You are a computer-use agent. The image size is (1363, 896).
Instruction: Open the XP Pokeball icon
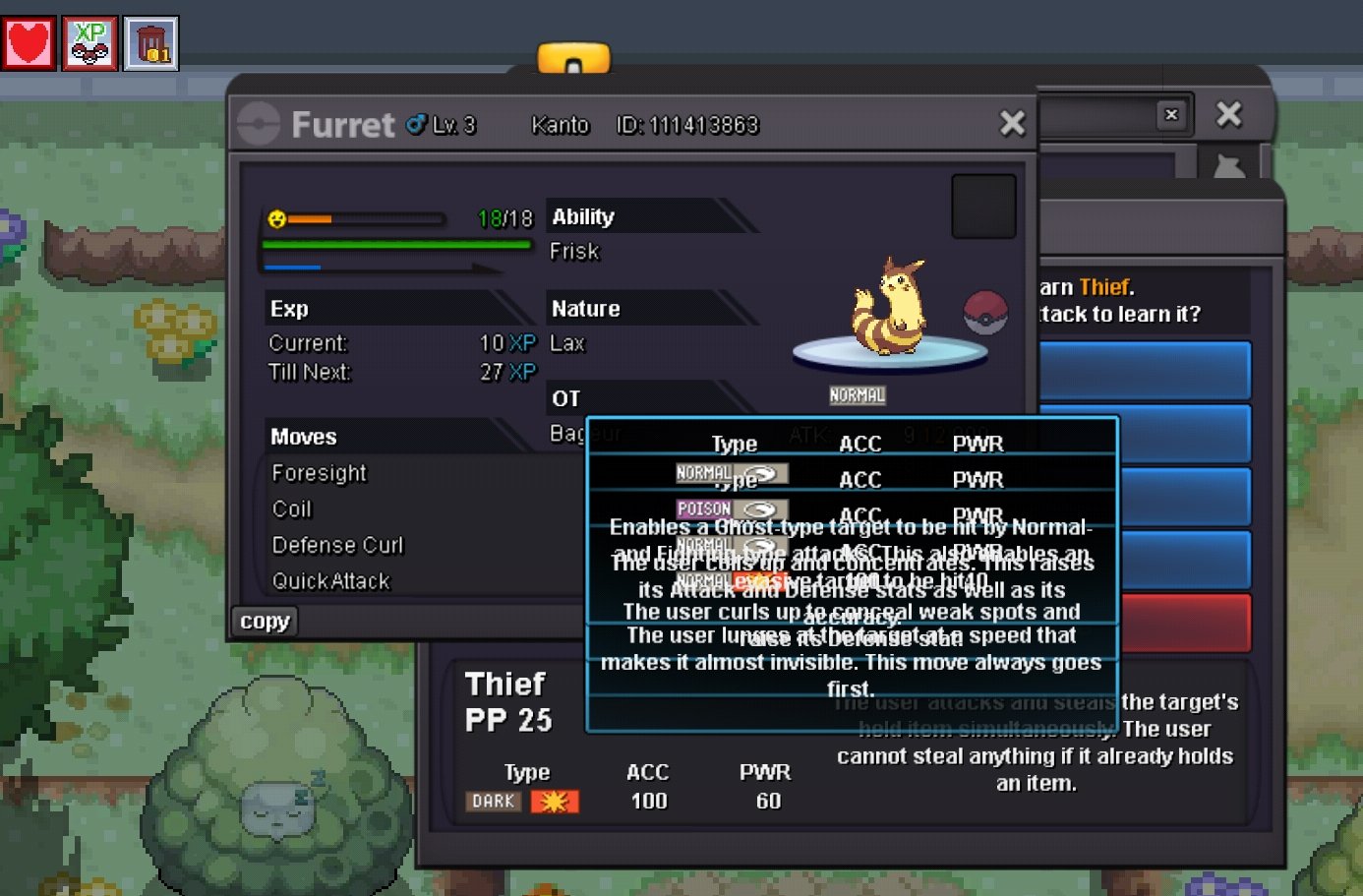coord(89,43)
